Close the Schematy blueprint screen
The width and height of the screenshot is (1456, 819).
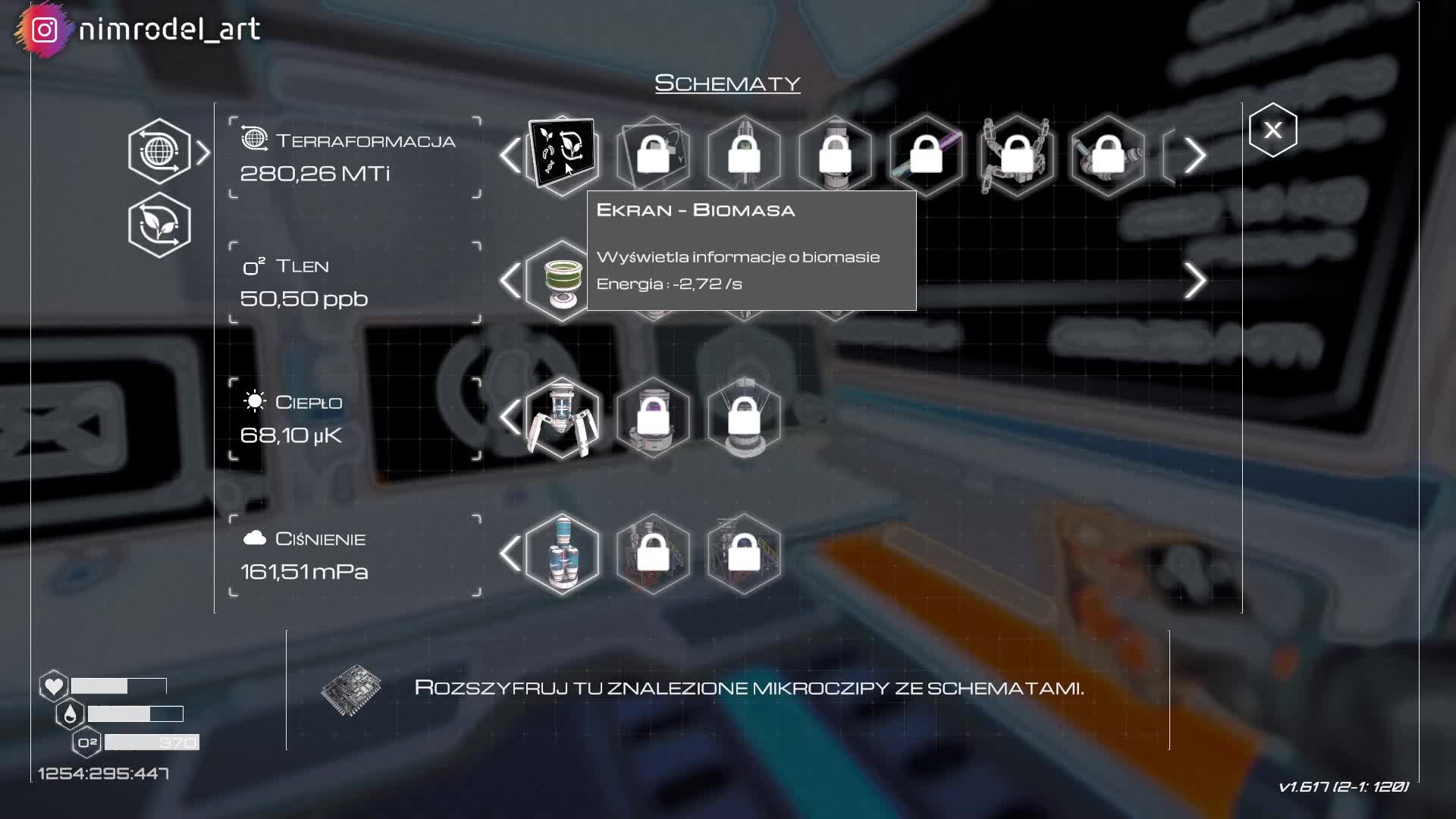tap(1272, 130)
